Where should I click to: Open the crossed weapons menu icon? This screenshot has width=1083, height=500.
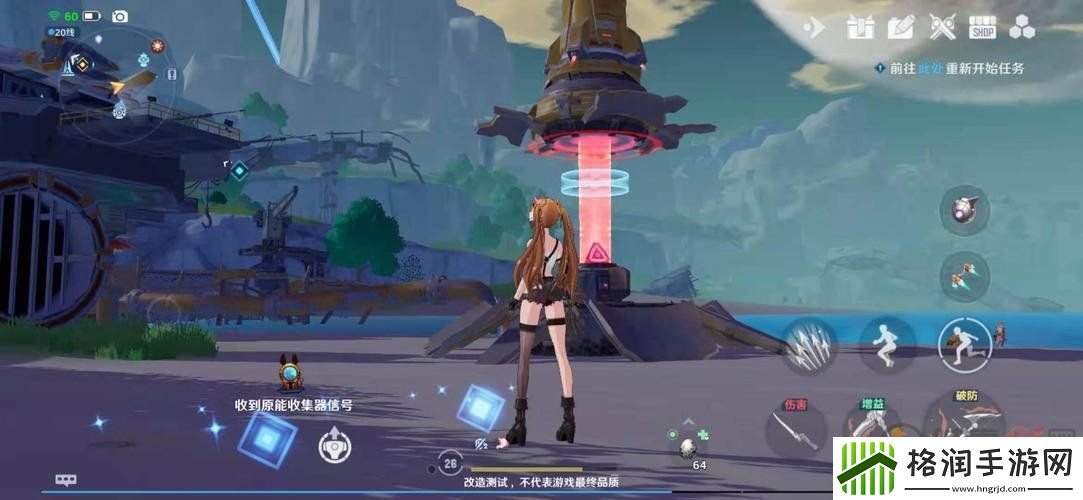point(942,27)
